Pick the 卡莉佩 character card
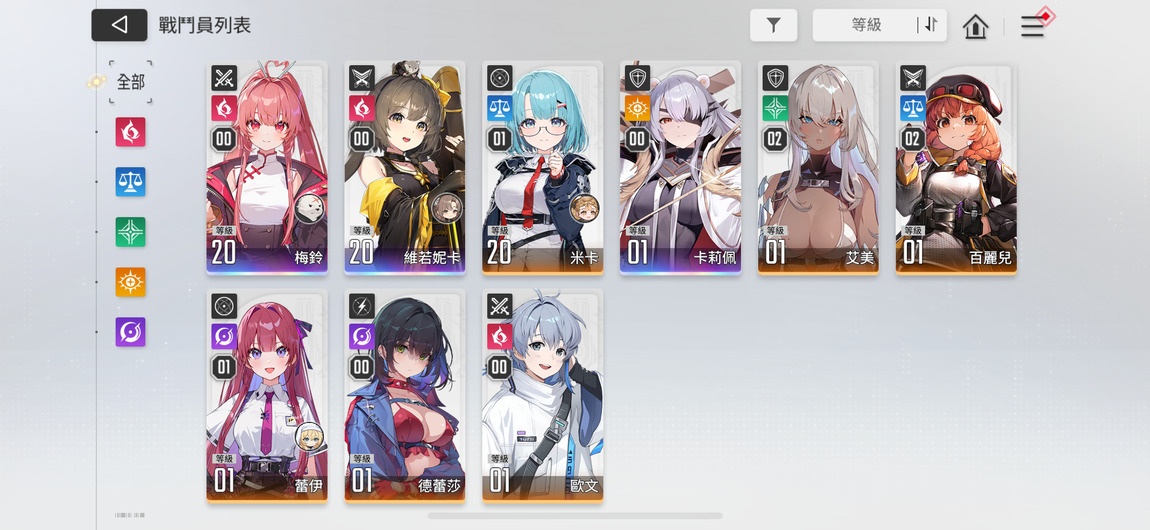The height and width of the screenshot is (530, 1150). (x=681, y=168)
